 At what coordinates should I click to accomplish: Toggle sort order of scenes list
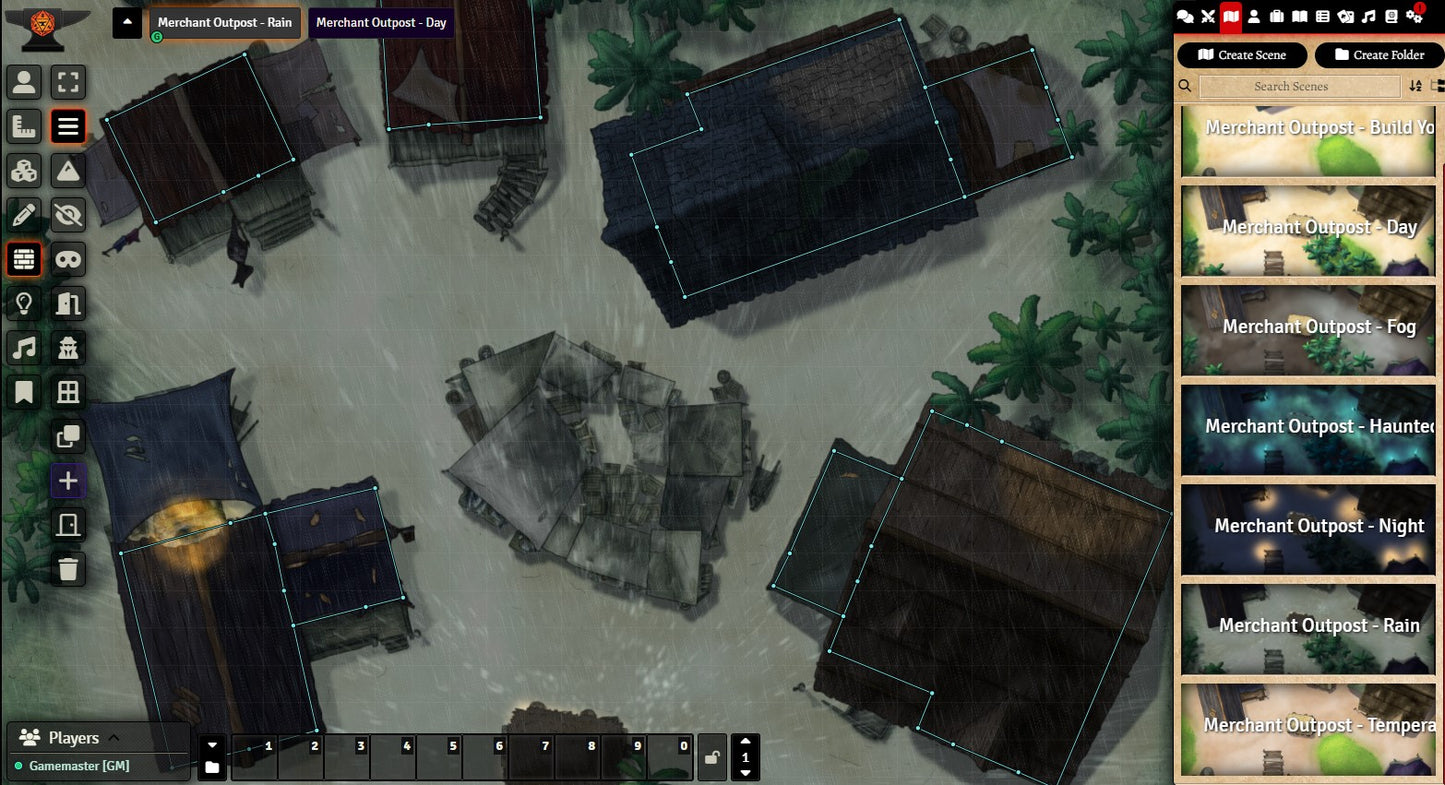point(1415,87)
